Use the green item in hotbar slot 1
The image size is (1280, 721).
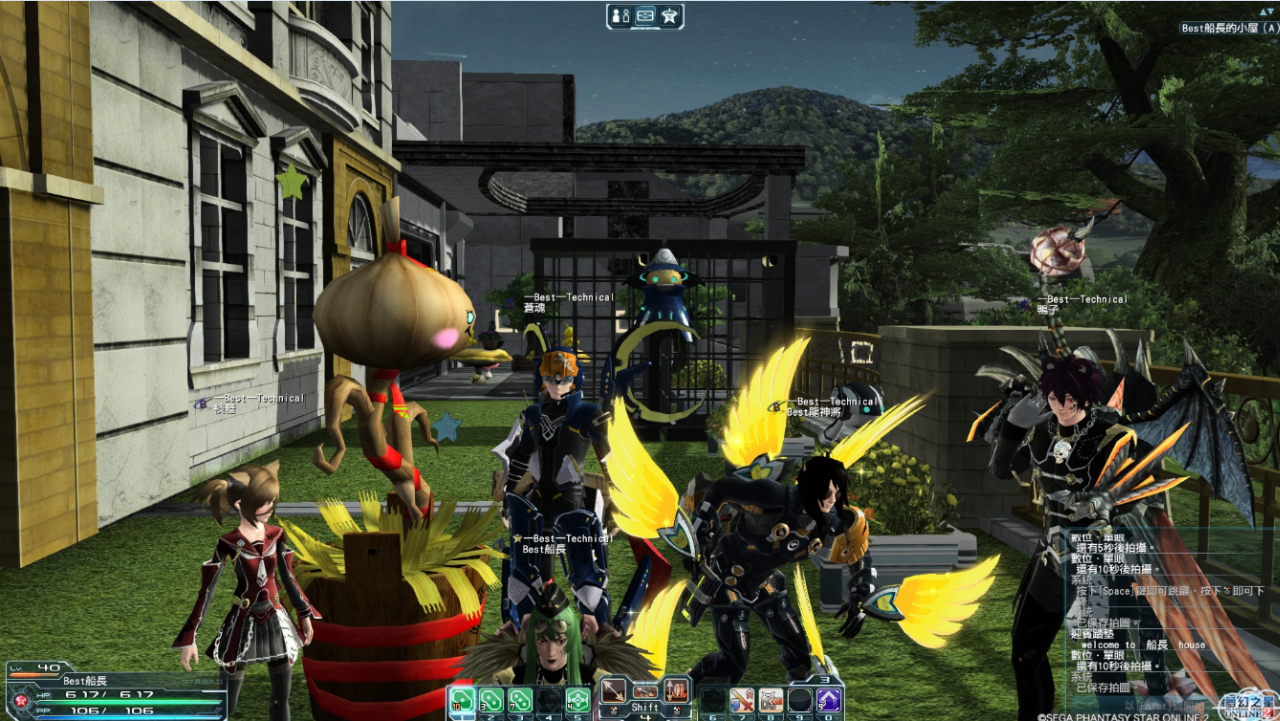pos(462,699)
